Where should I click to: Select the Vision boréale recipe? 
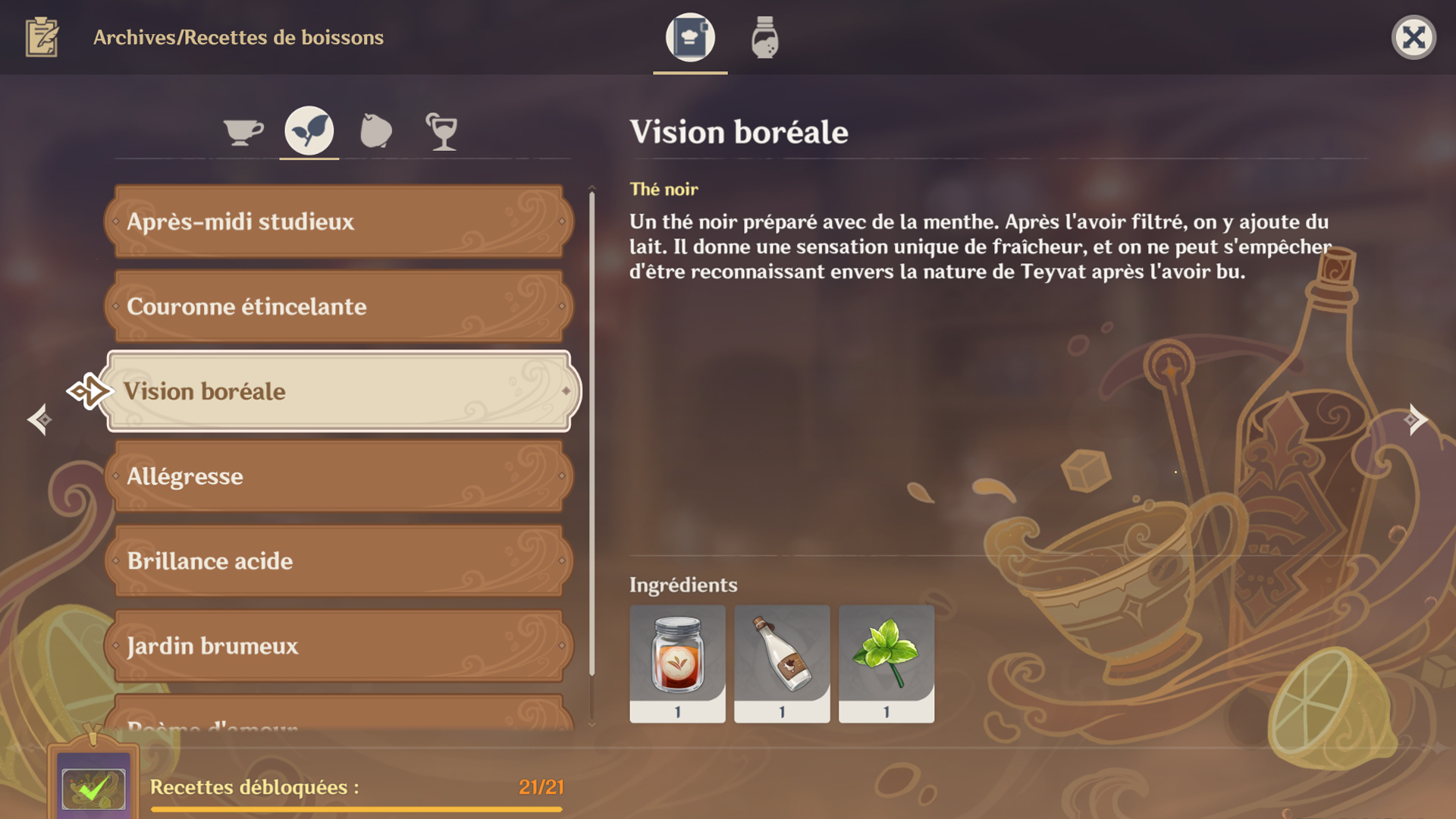tap(337, 391)
